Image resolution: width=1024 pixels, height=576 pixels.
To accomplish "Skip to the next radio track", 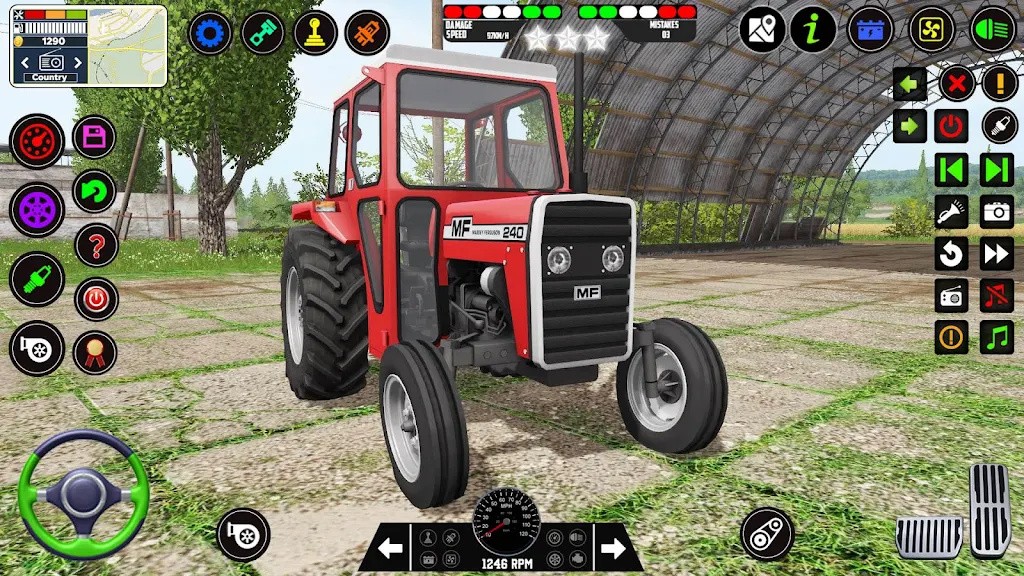I will point(997,170).
